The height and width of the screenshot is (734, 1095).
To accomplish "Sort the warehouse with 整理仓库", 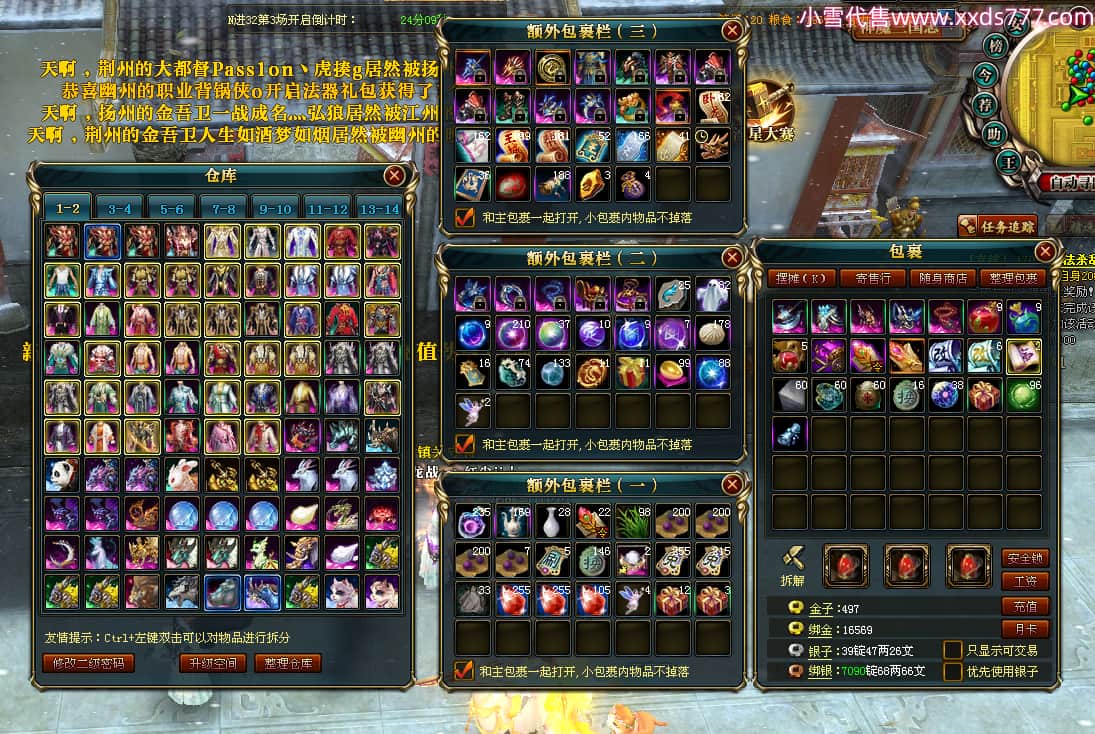I will [287, 663].
